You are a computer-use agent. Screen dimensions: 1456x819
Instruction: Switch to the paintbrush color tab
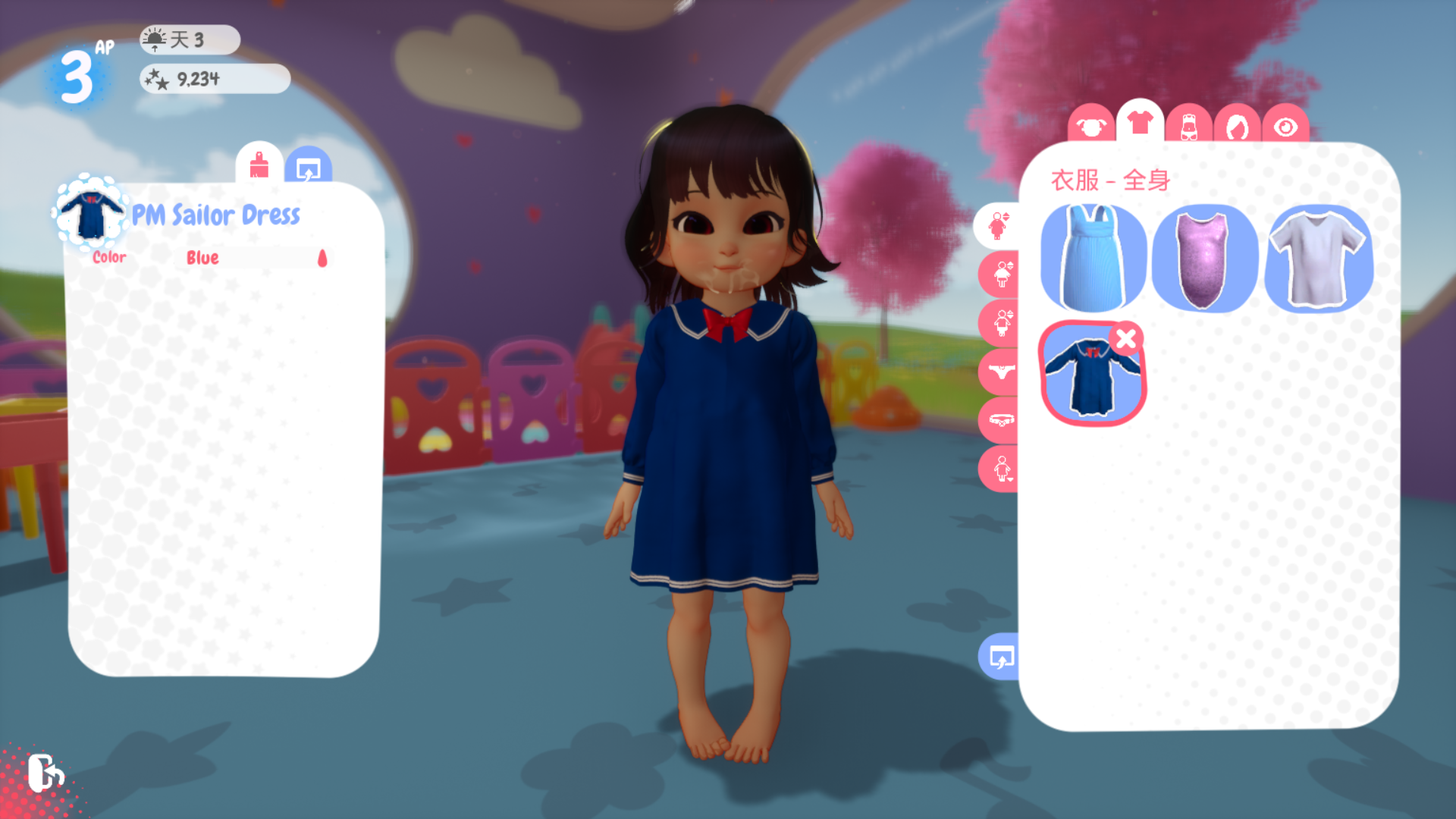(259, 164)
